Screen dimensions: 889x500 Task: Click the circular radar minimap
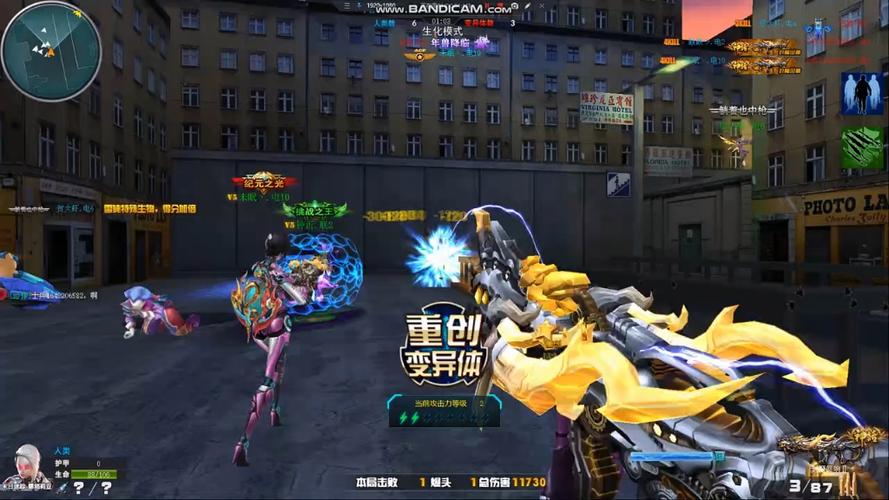coord(51,51)
